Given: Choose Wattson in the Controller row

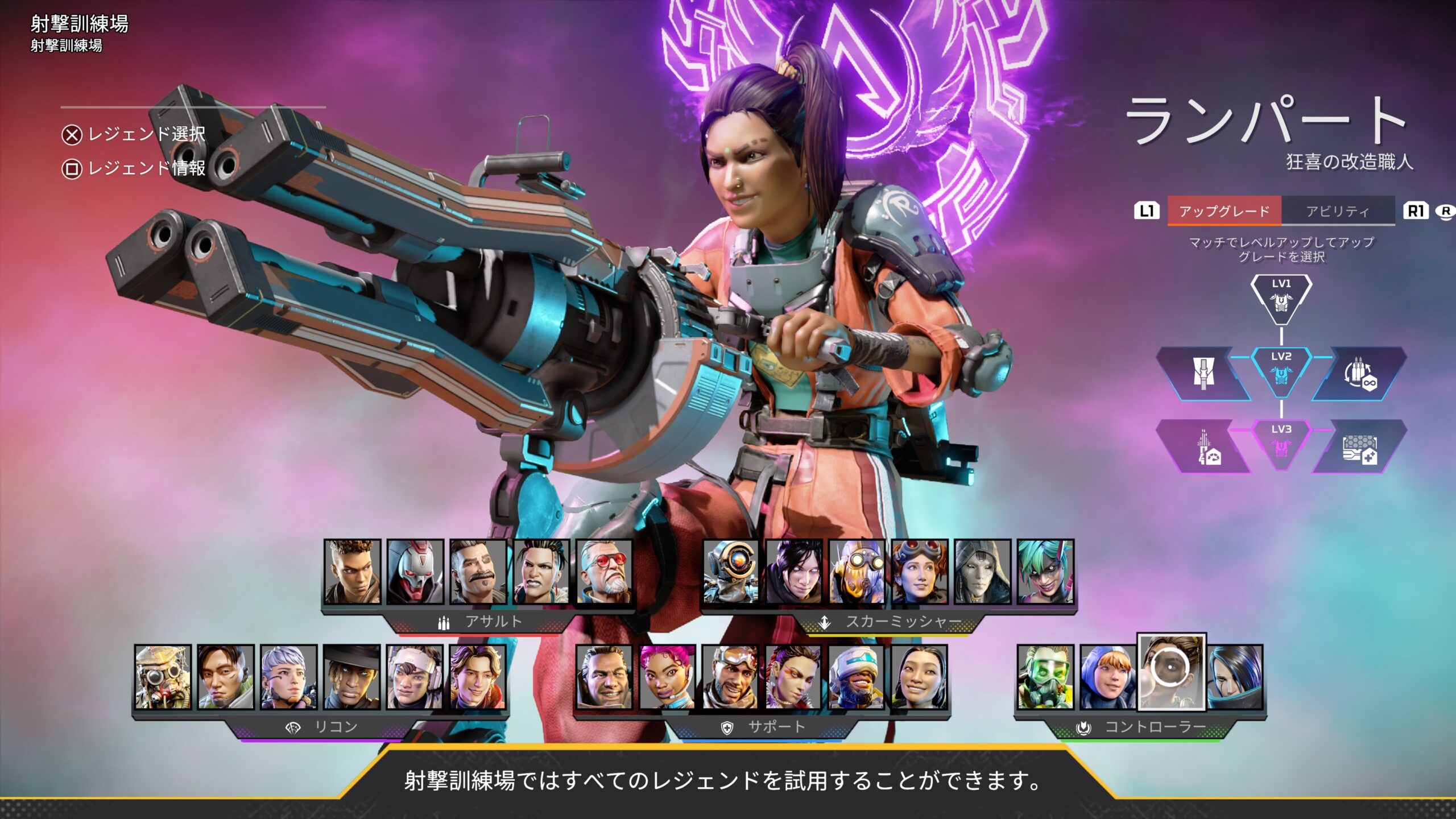Looking at the screenshot, I should click(x=1108, y=677).
